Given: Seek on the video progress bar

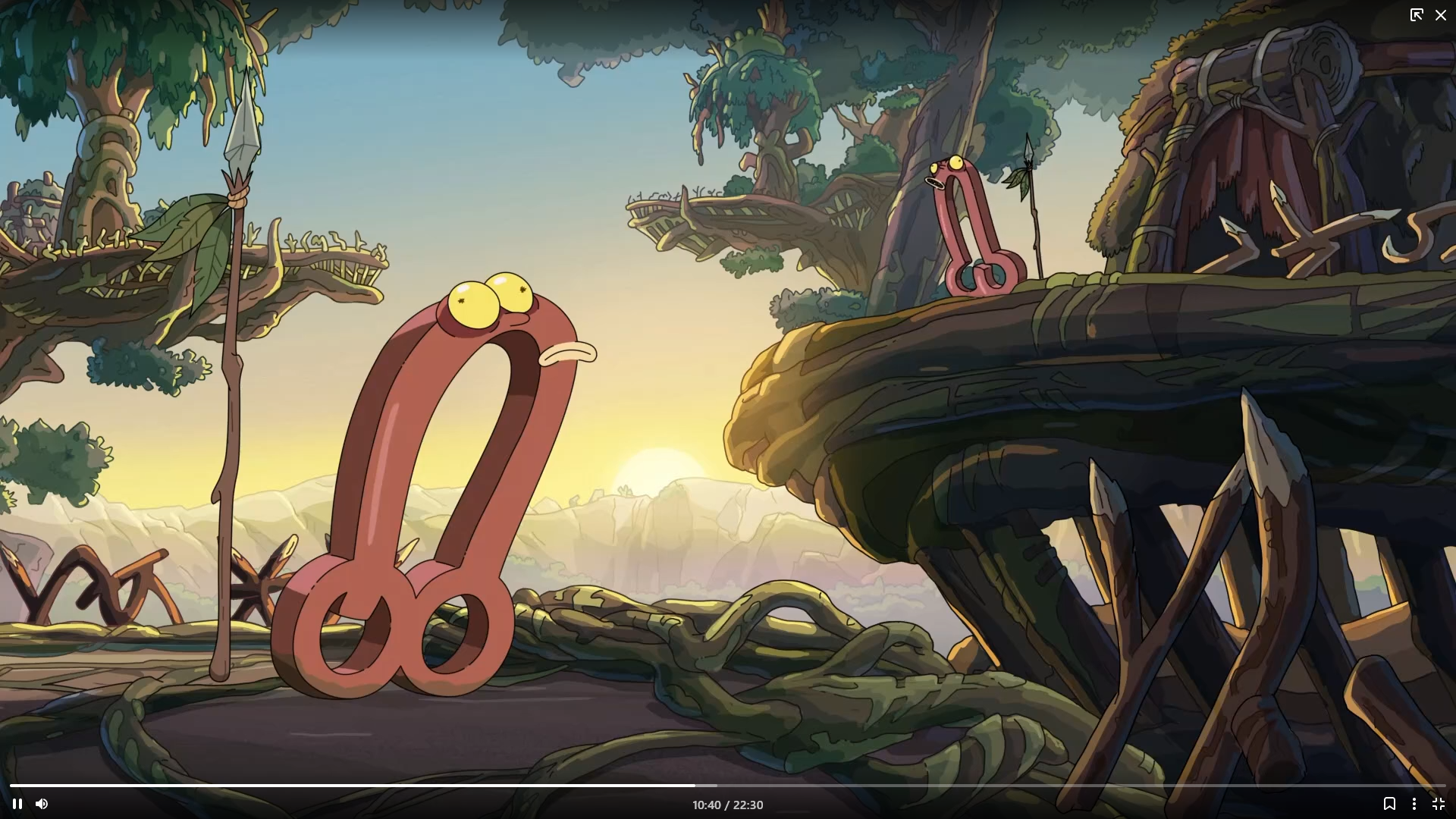Looking at the screenshot, I should (728, 786).
